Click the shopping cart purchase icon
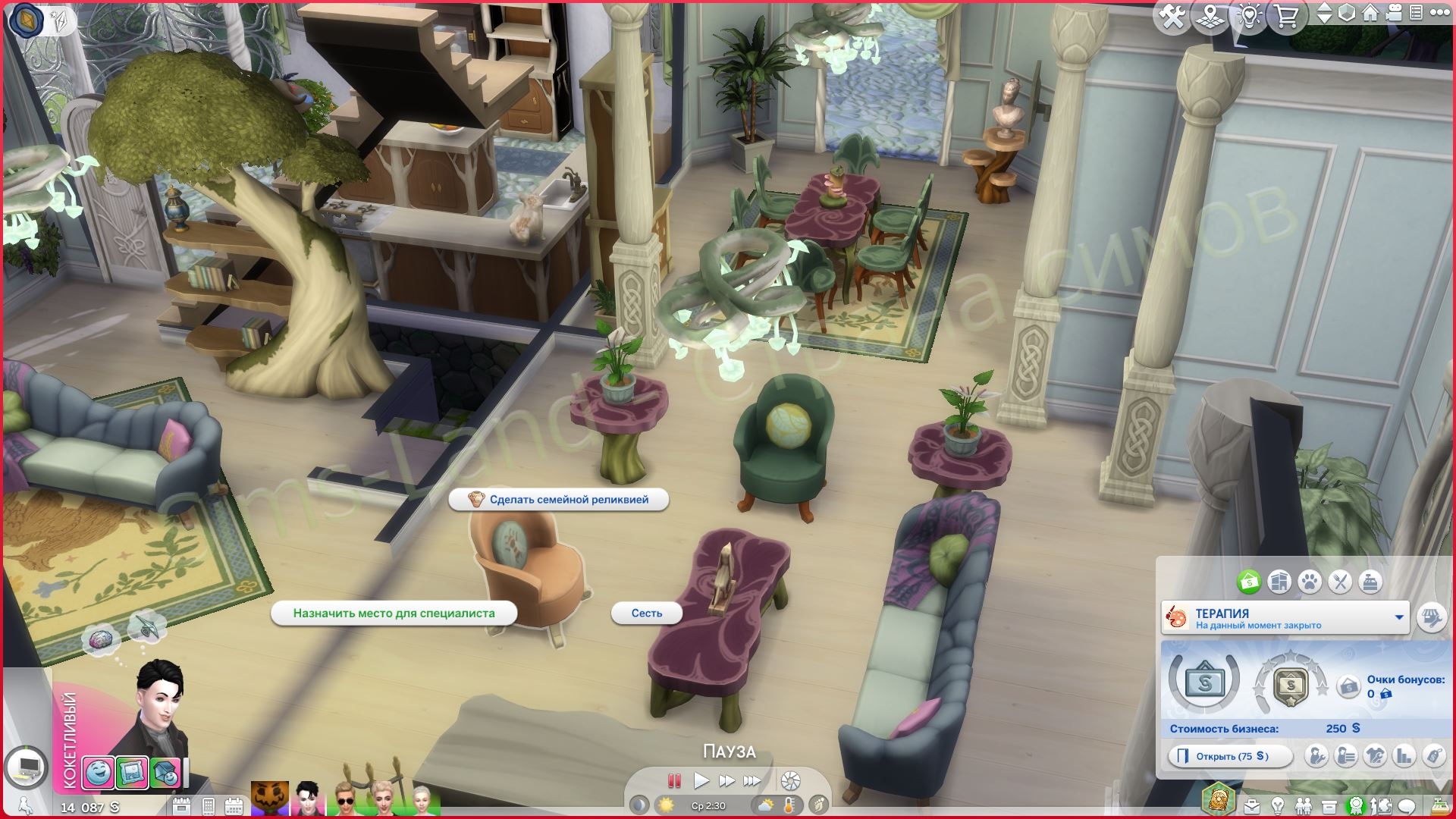The image size is (1456, 819). (x=1287, y=15)
